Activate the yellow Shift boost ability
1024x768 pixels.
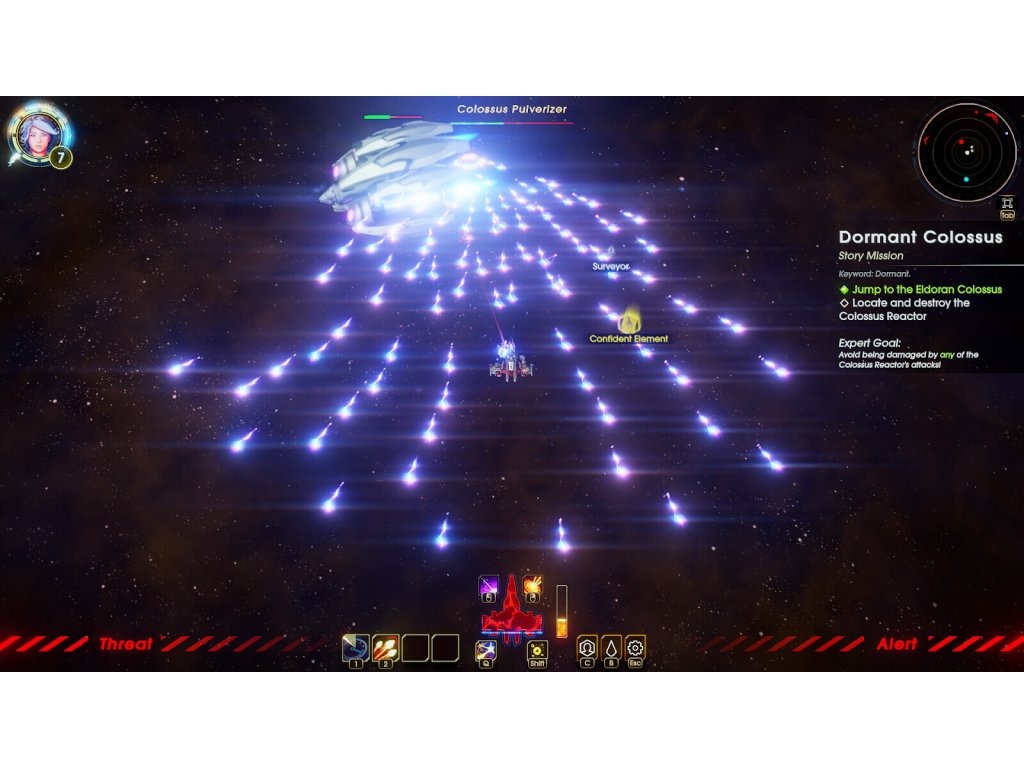[x=537, y=651]
